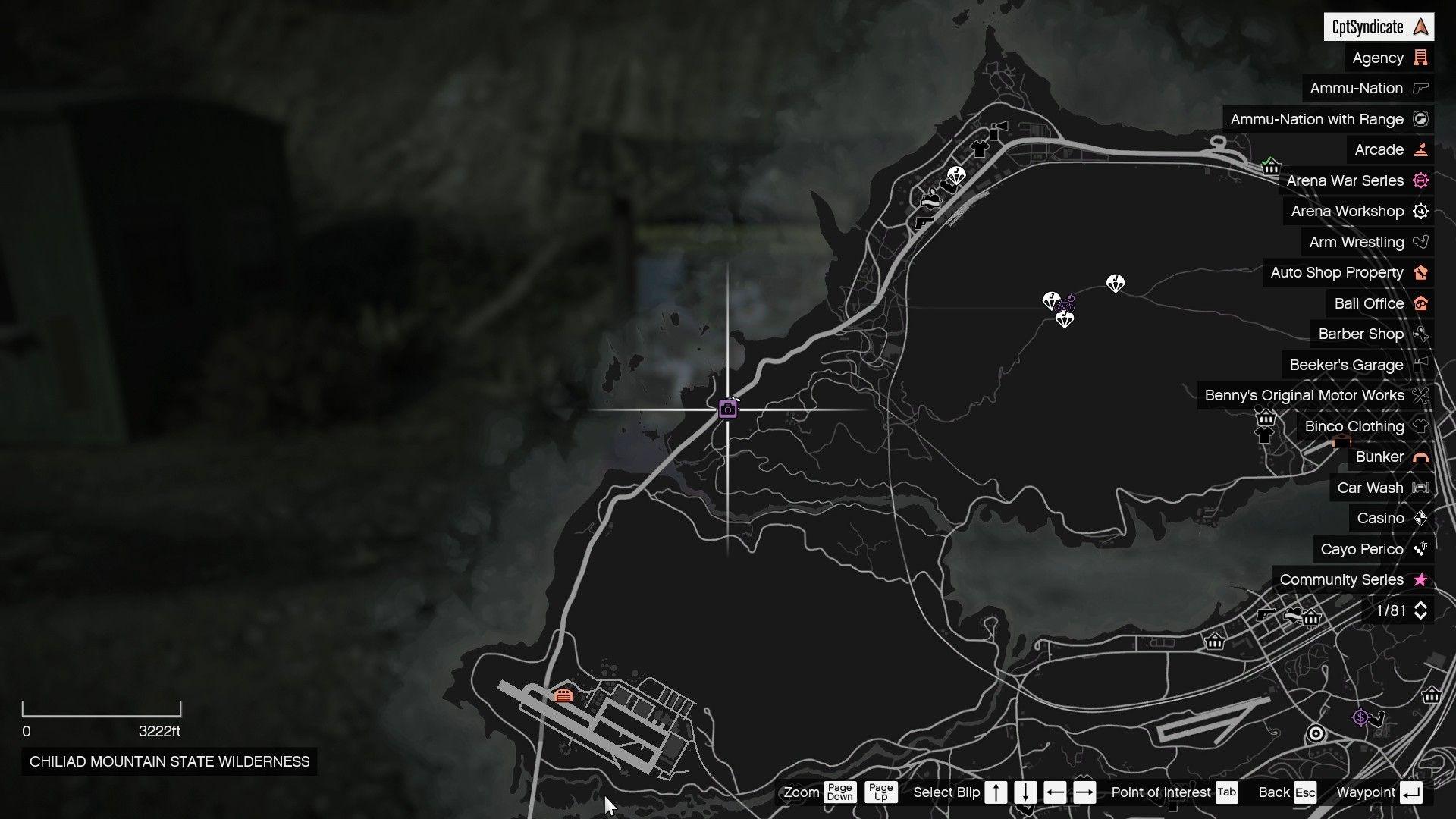Select the purple camera blip at the crosshair
This screenshot has width=1456, height=819.
point(727,408)
